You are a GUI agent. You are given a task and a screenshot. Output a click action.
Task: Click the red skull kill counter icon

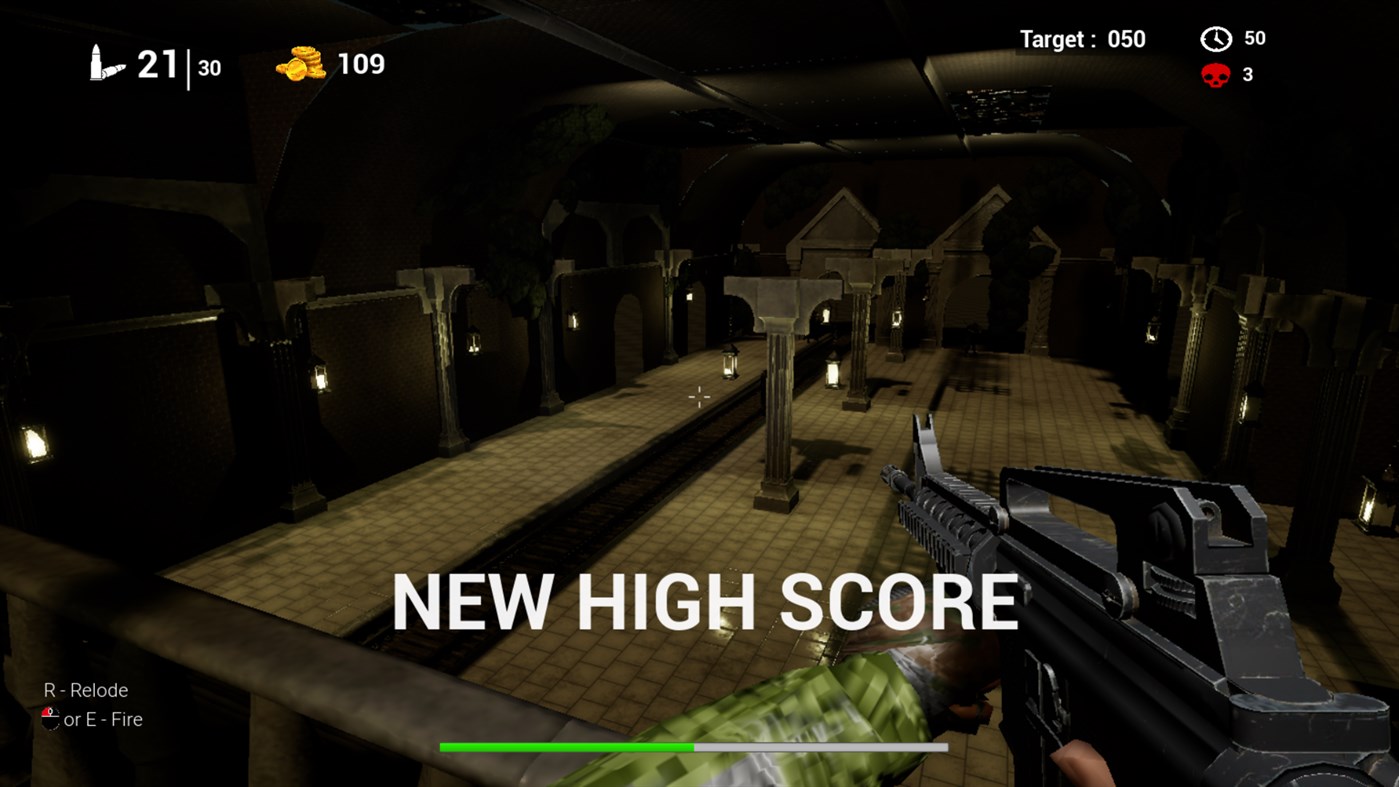click(1213, 74)
